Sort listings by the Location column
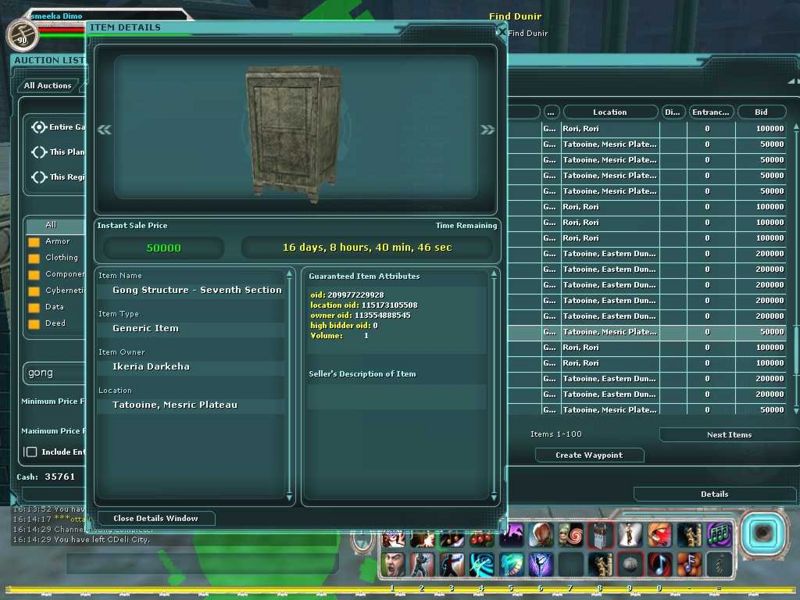This screenshot has width=800, height=600. click(x=609, y=112)
